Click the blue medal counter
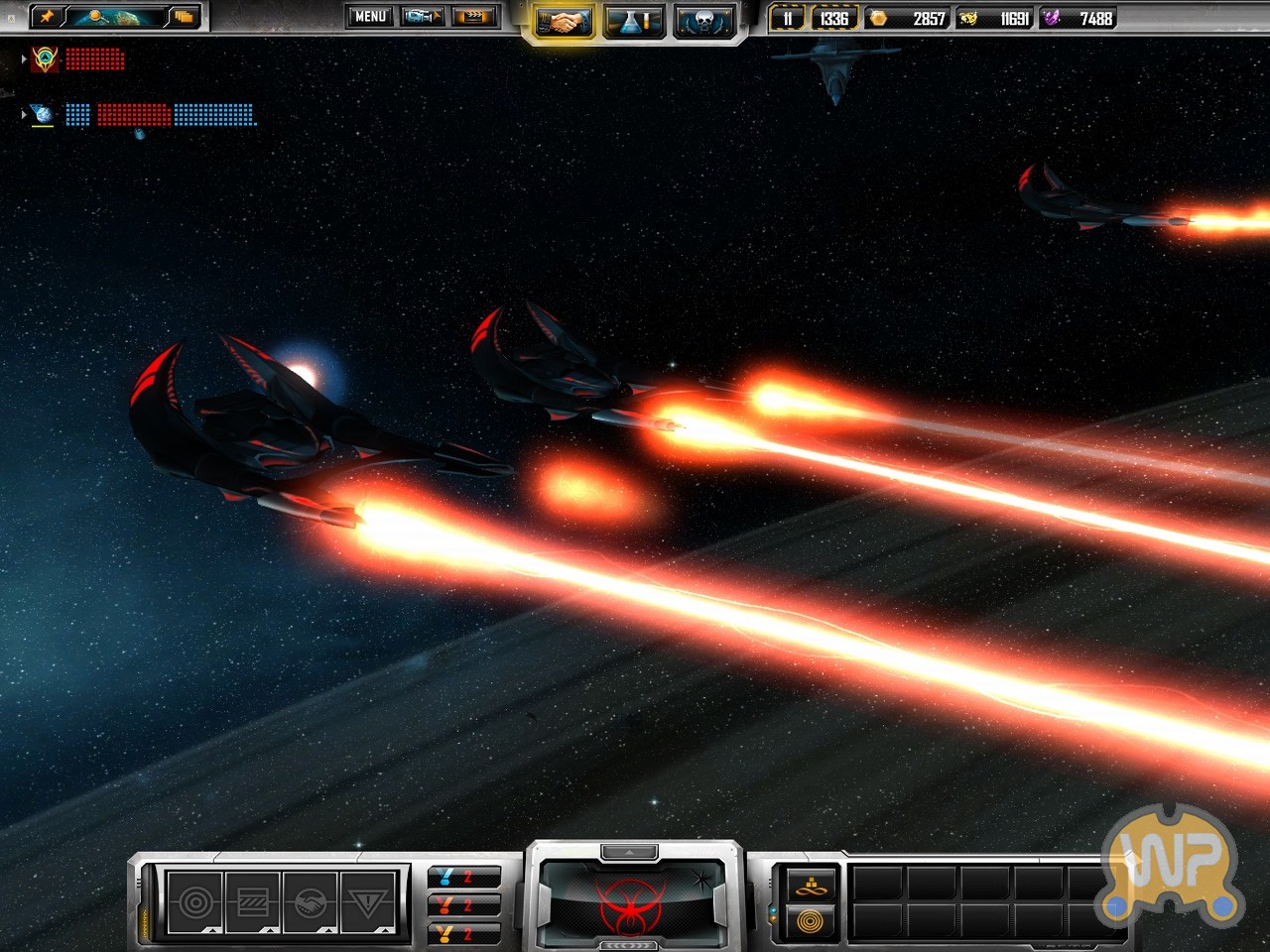Viewport: 1270px width, 952px height. click(x=462, y=878)
